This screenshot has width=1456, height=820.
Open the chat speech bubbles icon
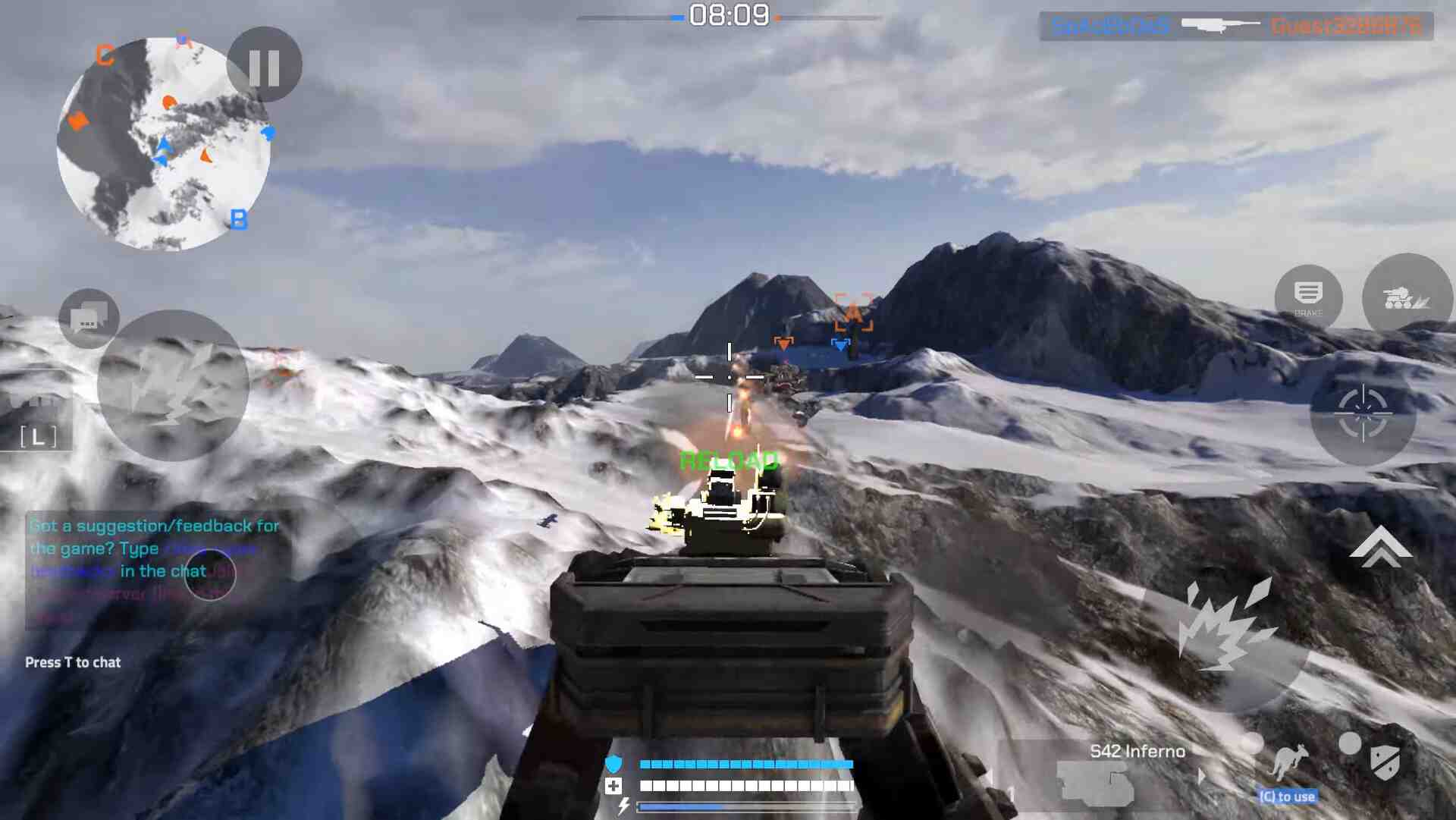pos(89,319)
